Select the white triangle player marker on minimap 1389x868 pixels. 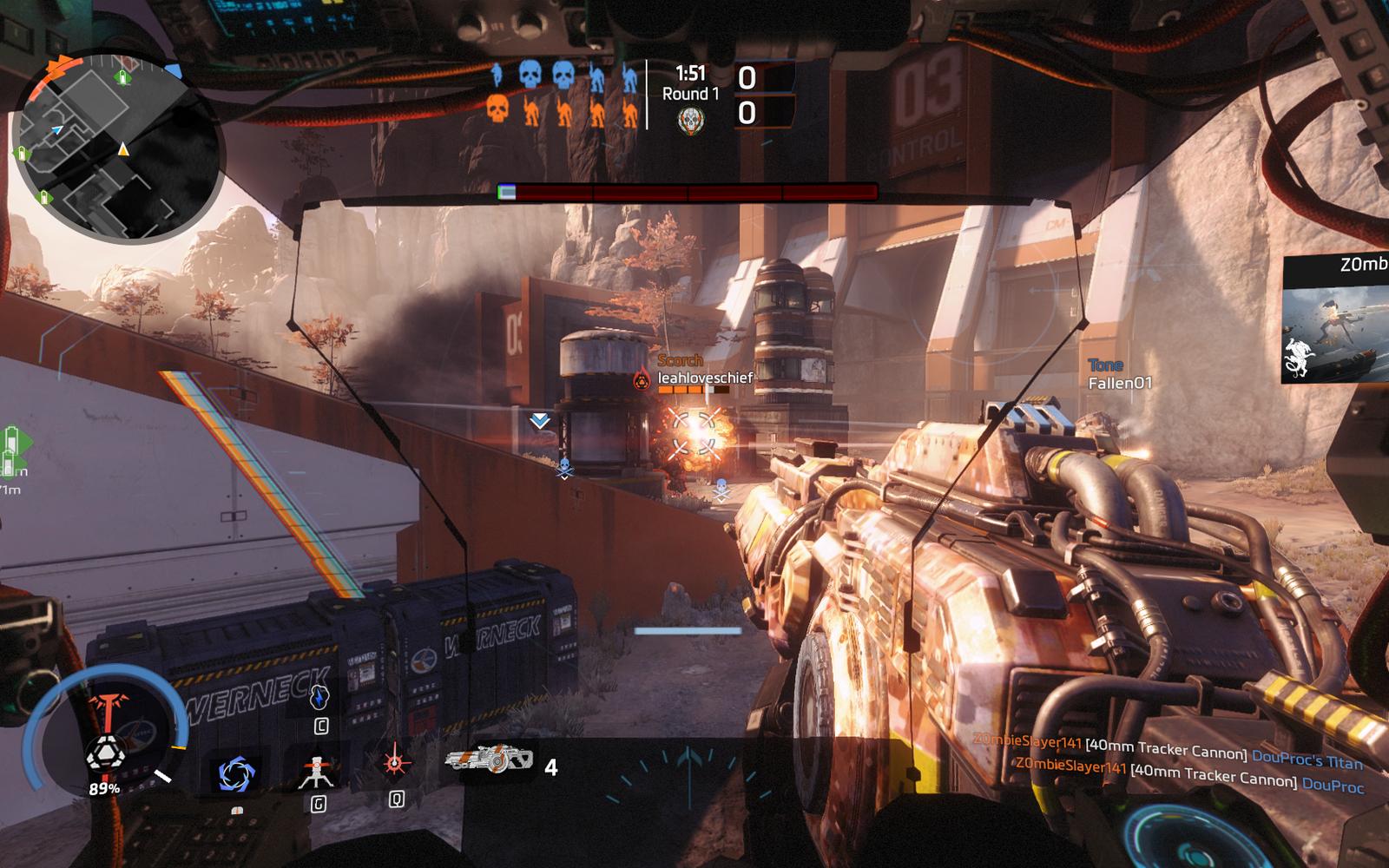[x=124, y=149]
